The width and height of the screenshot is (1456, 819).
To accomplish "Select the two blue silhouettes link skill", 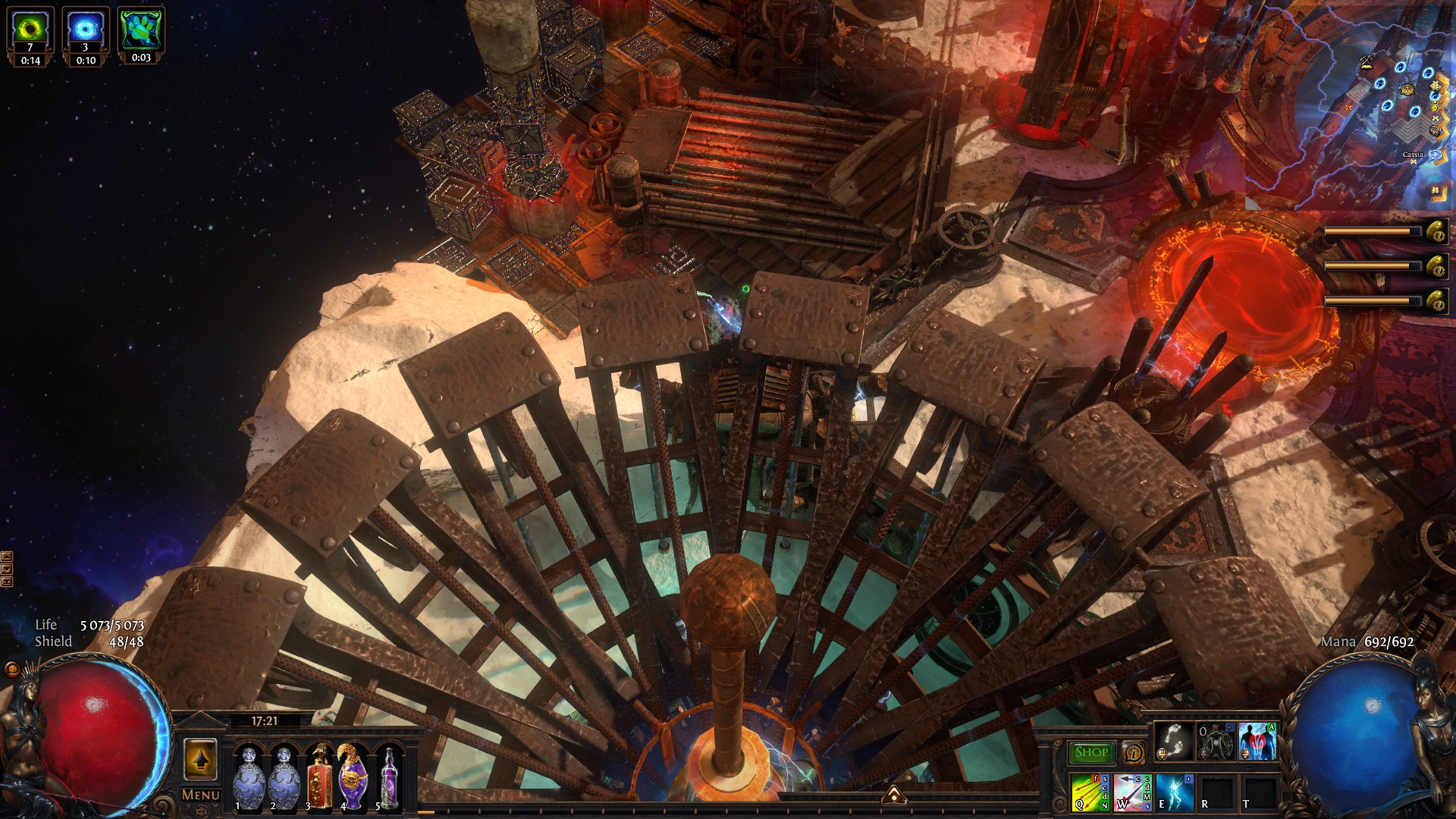I will point(1258,741).
